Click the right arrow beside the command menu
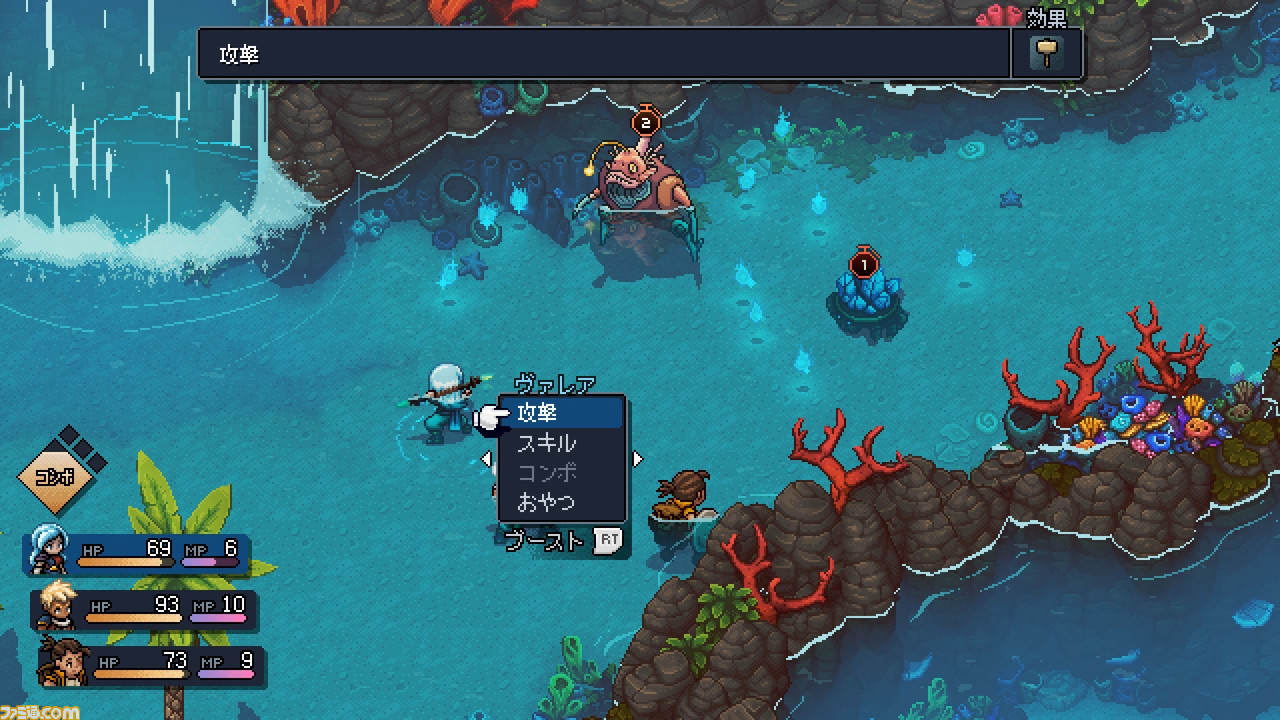Image resolution: width=1280 pixels, height=720 pixels. pos(637,459)
